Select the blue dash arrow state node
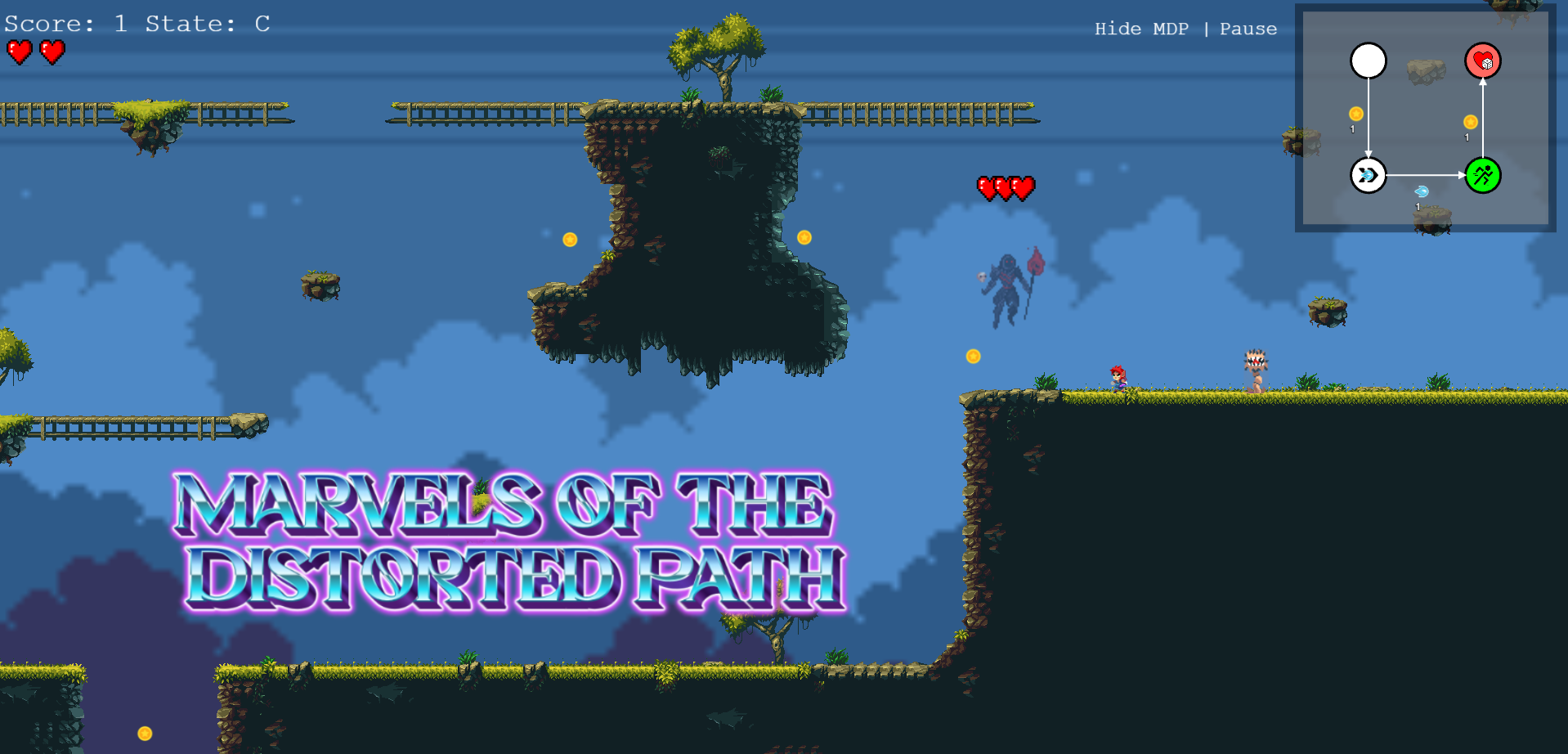The width and height of the screenshot is (1568, 754). (x=1368, y=175)
